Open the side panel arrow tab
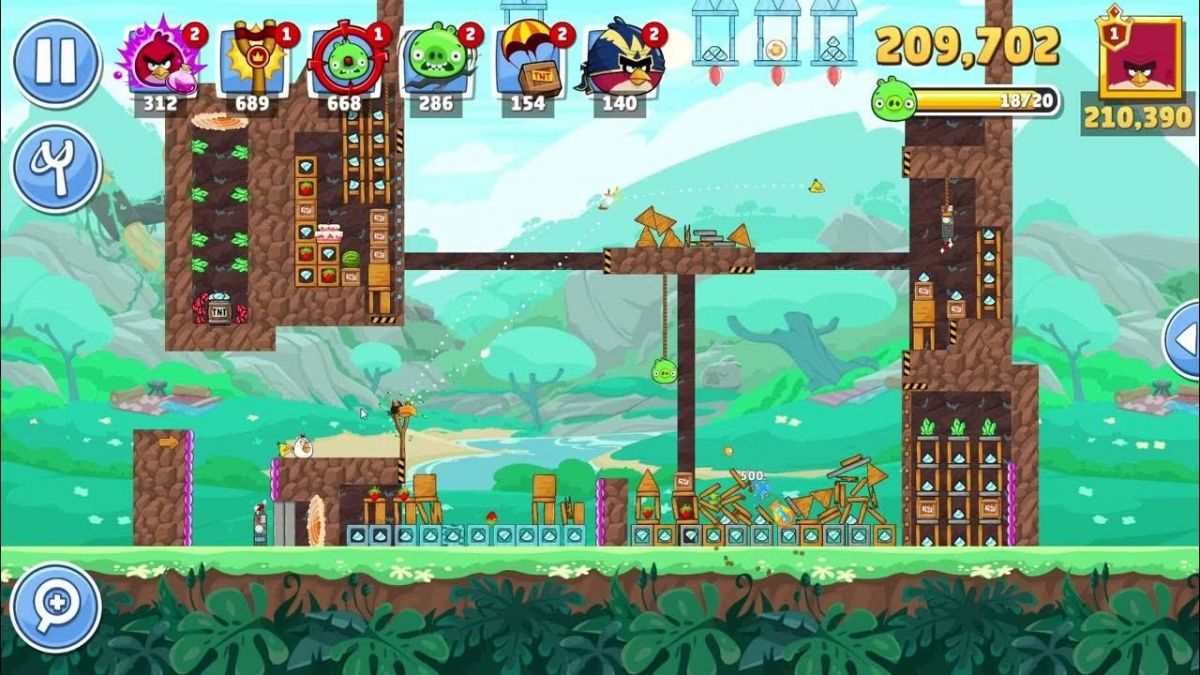The width and height of the screenshot is (1200, 675). [1183, 340]
